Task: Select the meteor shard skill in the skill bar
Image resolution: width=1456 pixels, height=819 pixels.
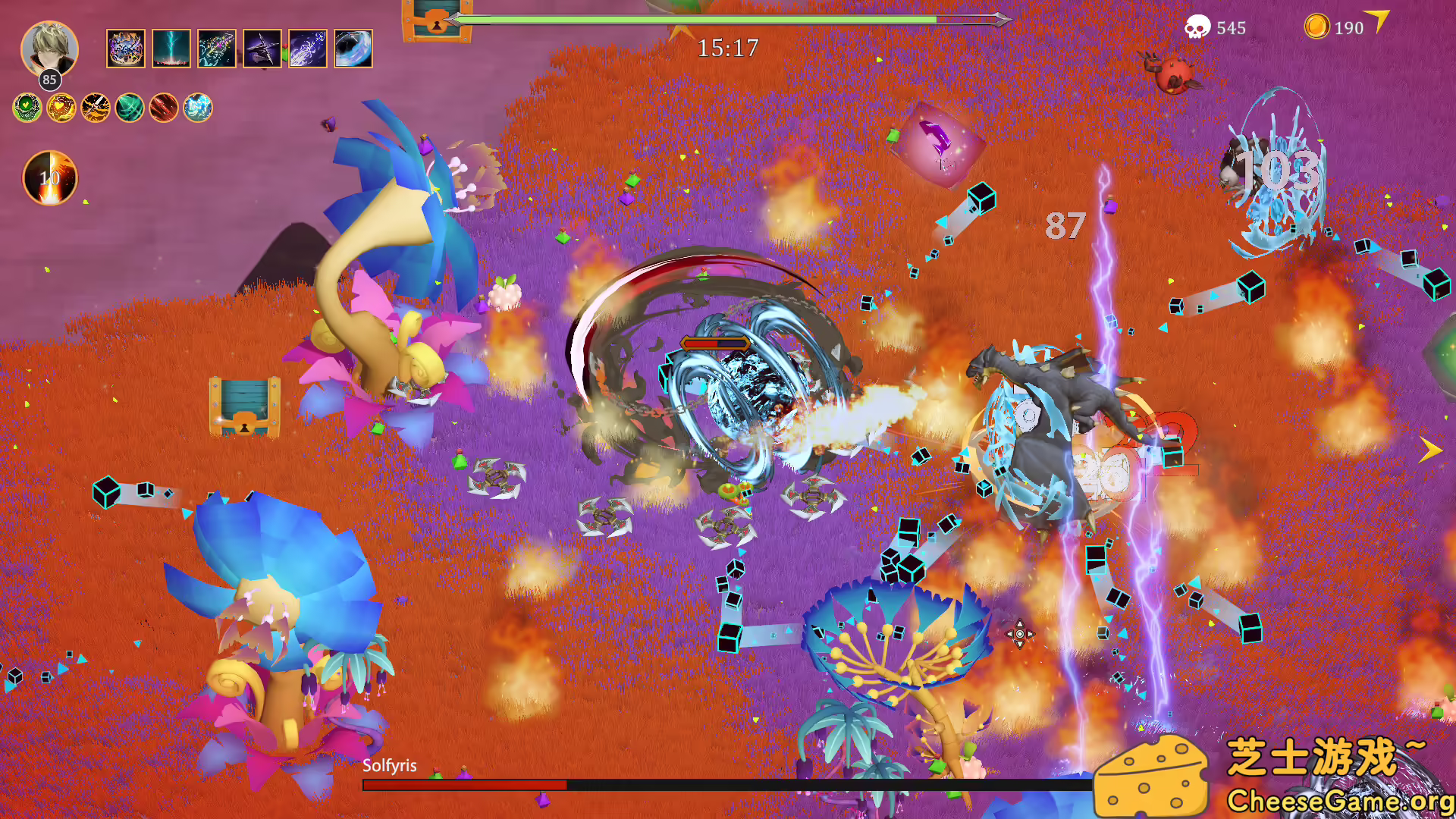Action: point(126,48)
